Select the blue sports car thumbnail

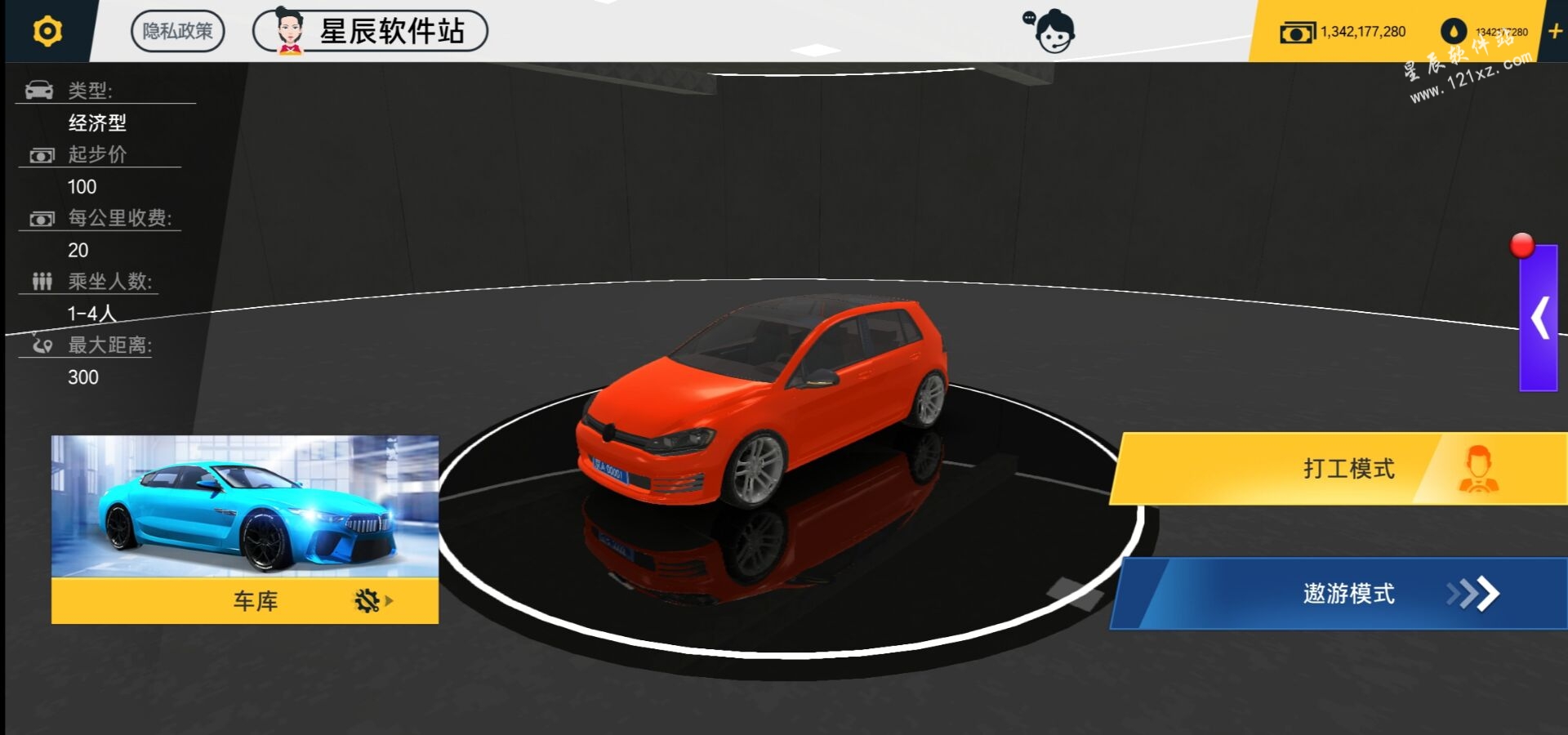click(x=245, y=506)
